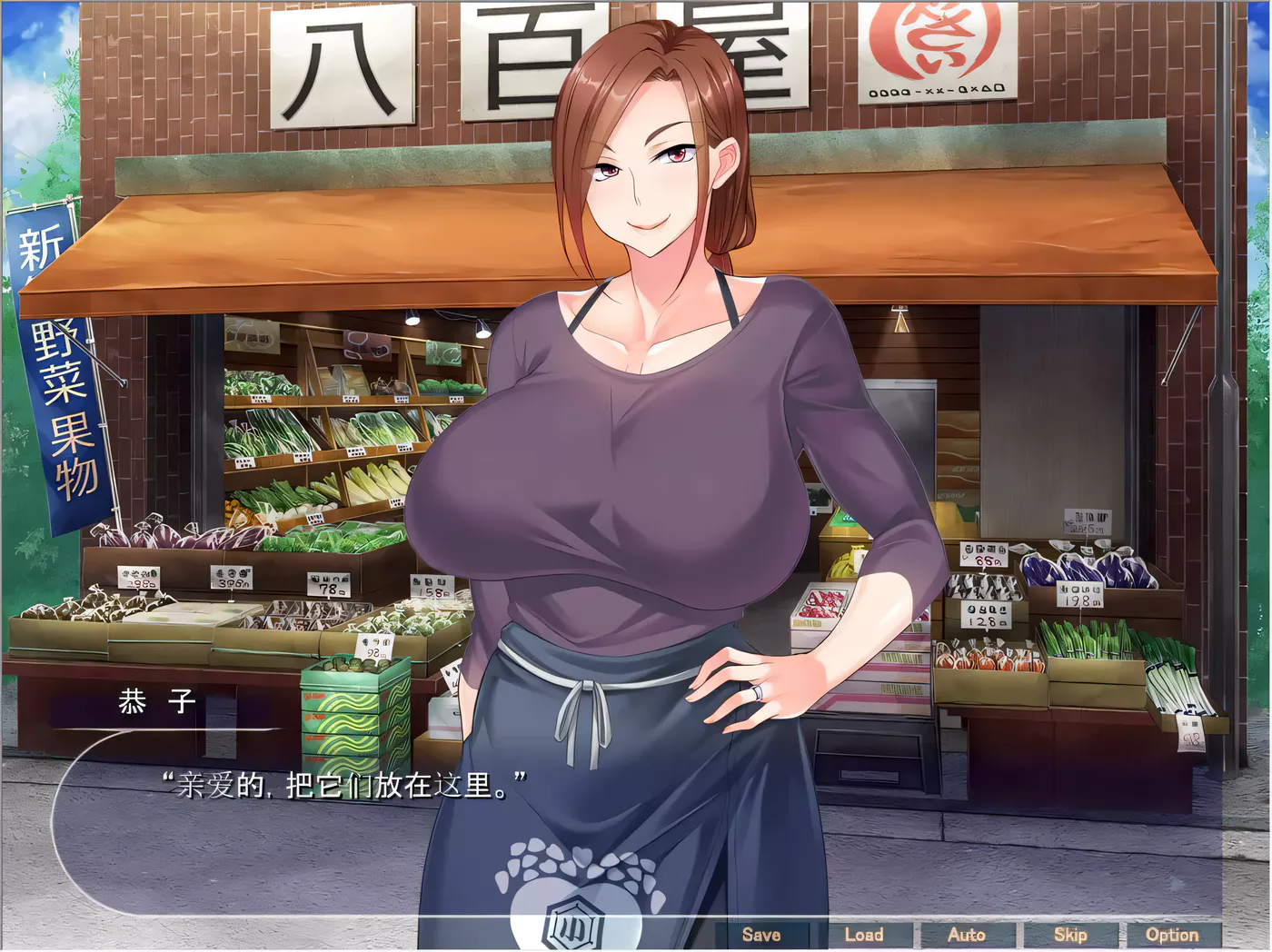Click the phone number sign board
The height and width of the screenshot is (952, 1272).
(x=936, y=90)
